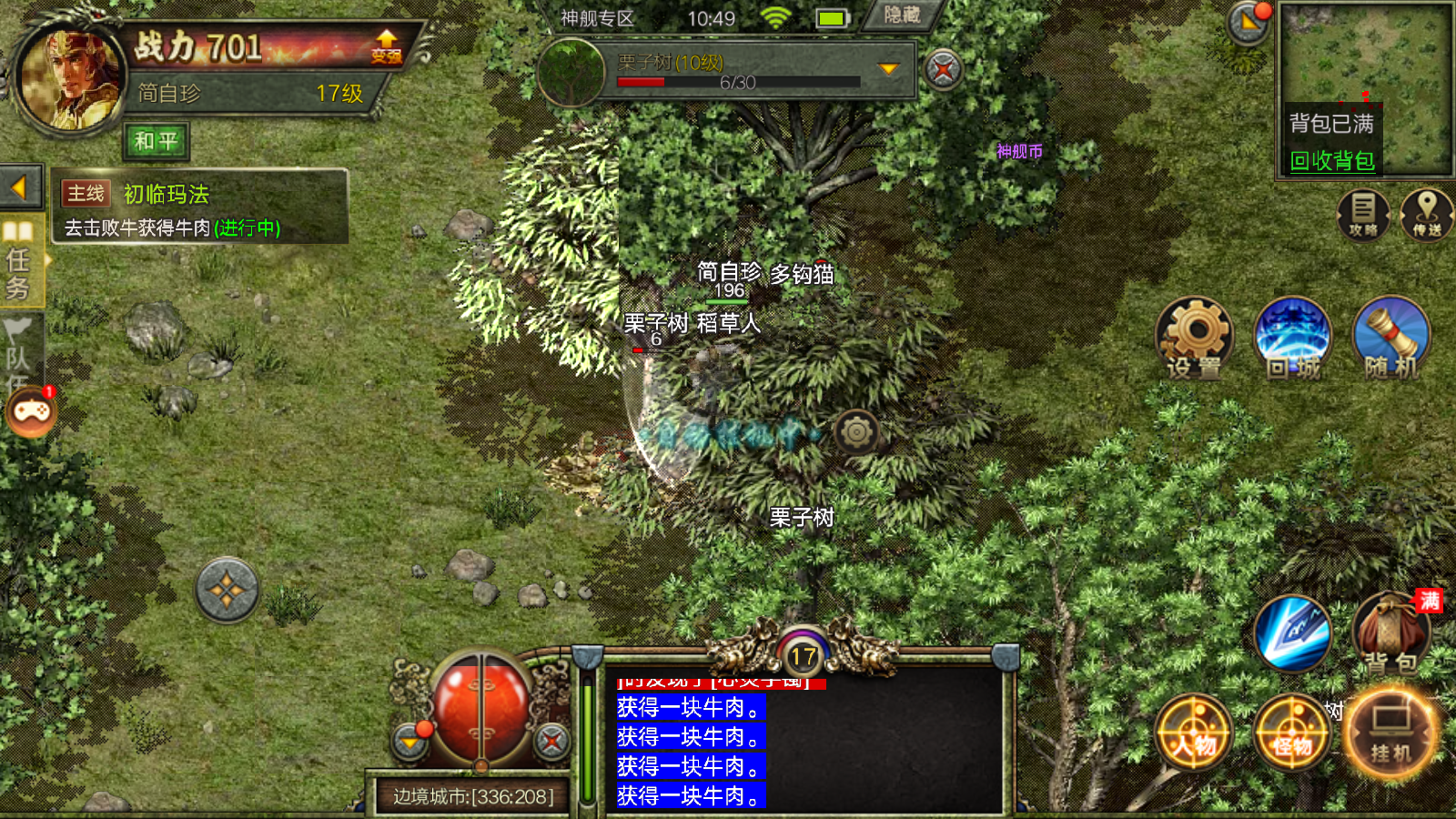Cast the 回城 return-to-town teleport icon

coord(1291,337)
